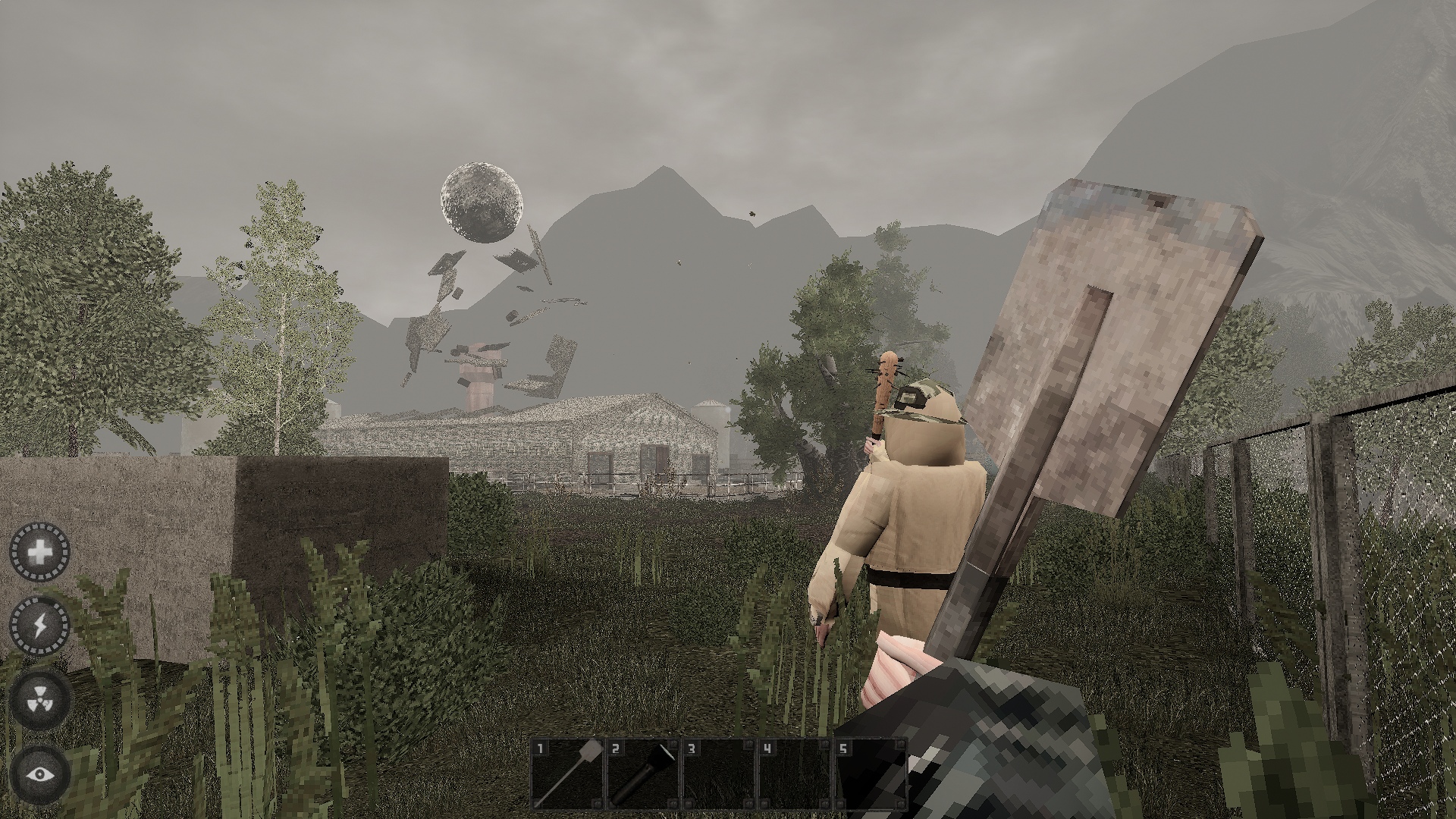
Task: Click the eye visibility status icon
Action: click(x=39, y=774)
